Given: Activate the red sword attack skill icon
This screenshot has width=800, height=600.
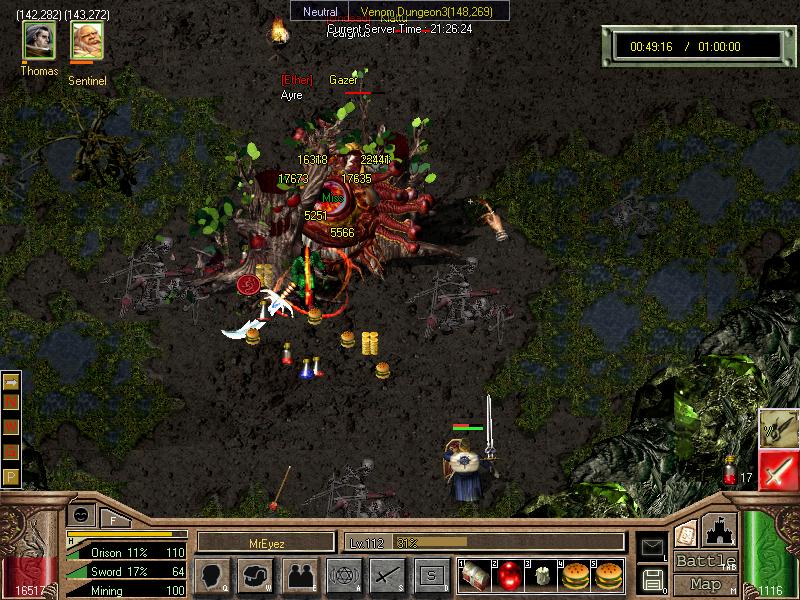Looking at the screenshot, I should [778, 469].
